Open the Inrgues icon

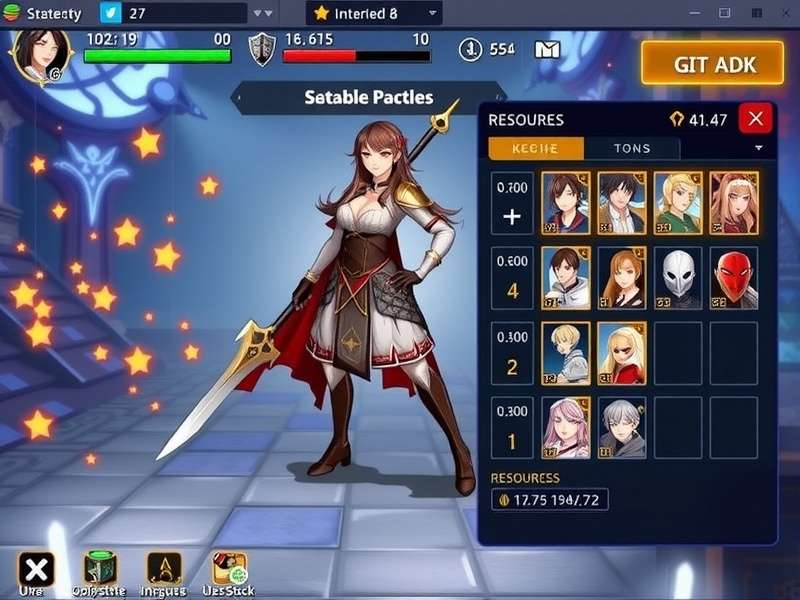[164, 568]
